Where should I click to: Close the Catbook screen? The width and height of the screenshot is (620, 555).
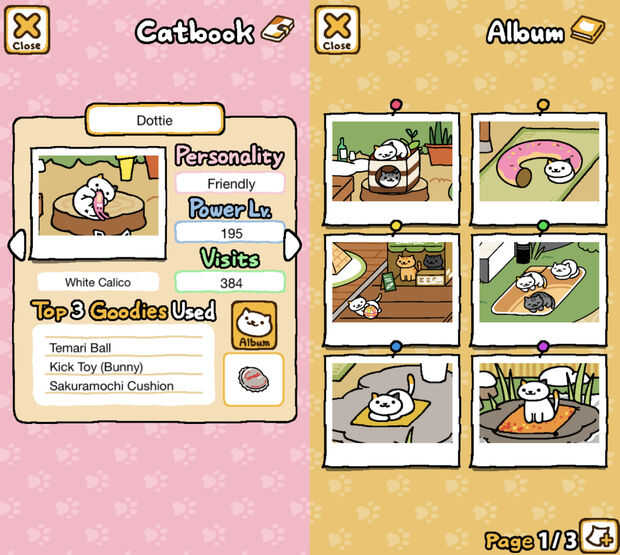click(x=27, y=30)
